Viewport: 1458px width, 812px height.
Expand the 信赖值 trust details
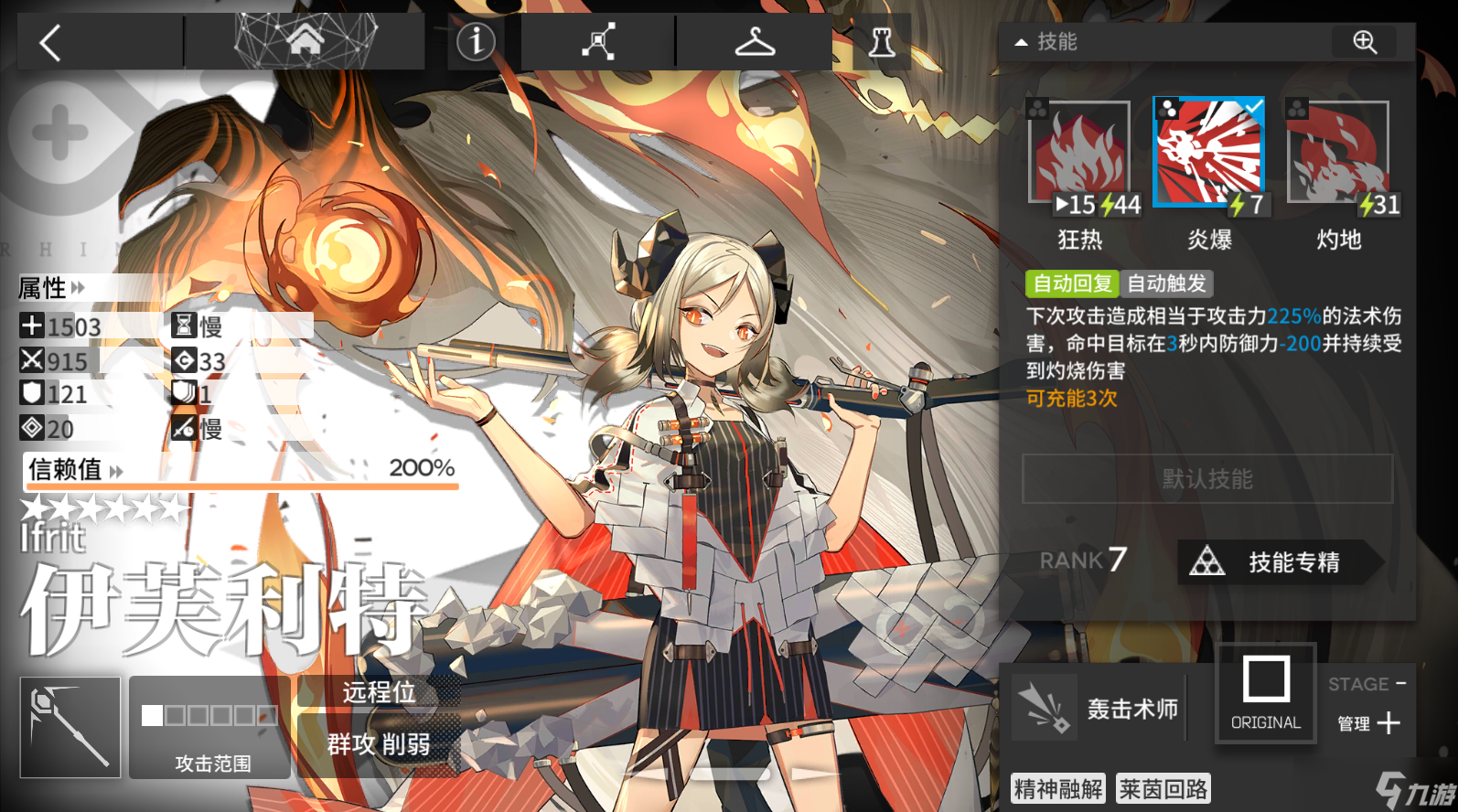pos(75,470)
